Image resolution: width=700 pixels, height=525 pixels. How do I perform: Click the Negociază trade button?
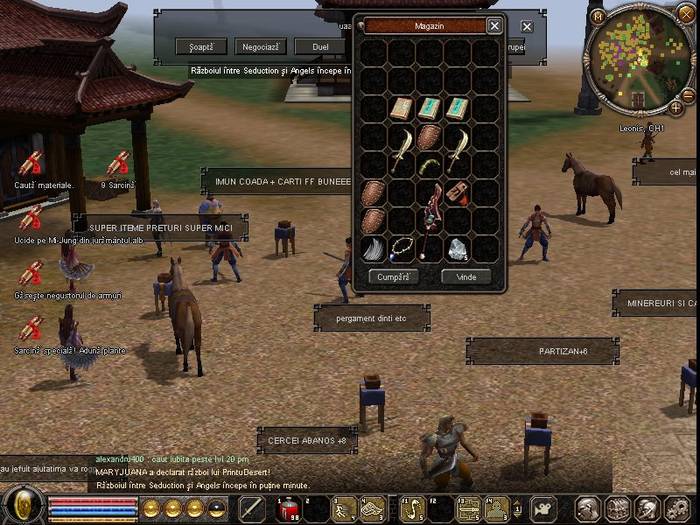[x=261, y=46]
